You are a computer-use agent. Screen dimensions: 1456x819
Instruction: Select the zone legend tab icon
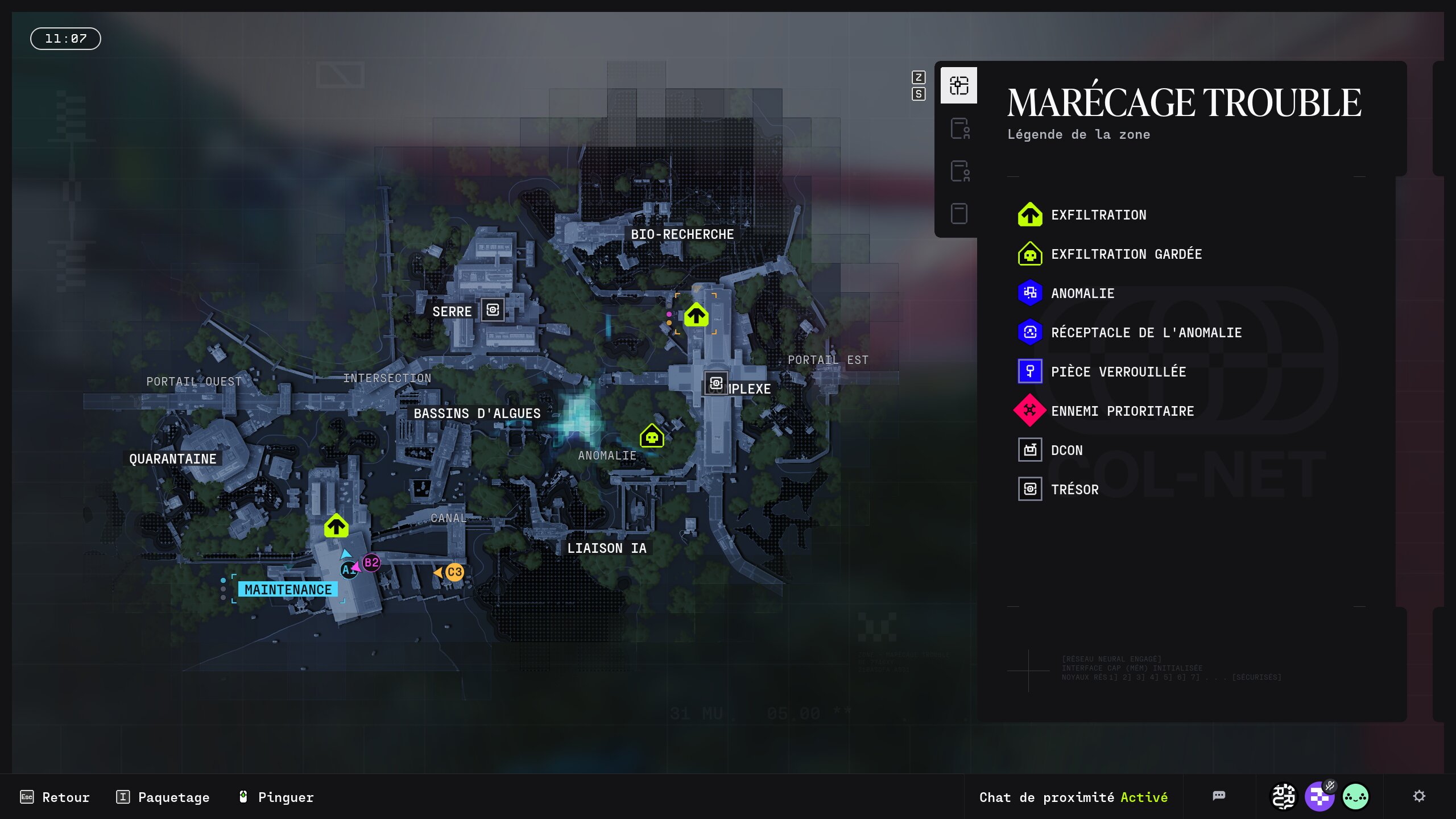(958, 85)
